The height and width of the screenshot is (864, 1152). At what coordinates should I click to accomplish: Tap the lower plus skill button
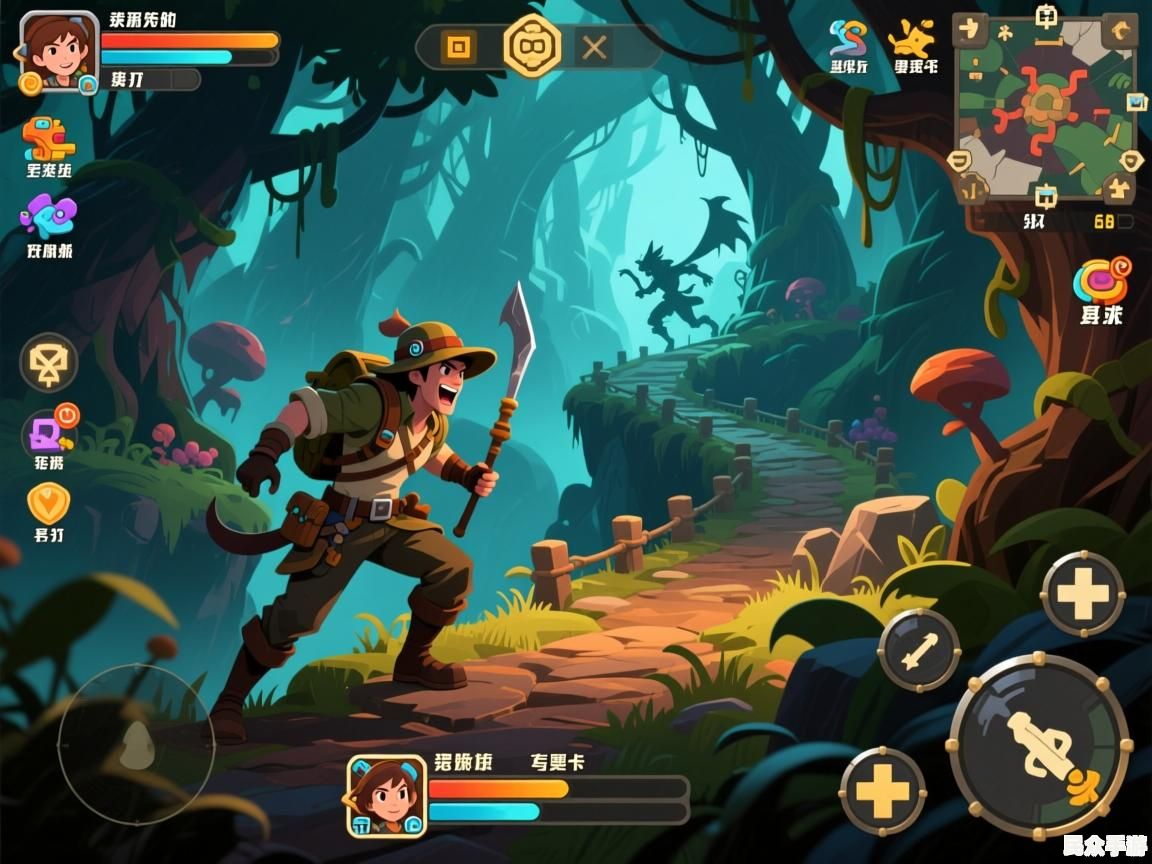[882, 791]
